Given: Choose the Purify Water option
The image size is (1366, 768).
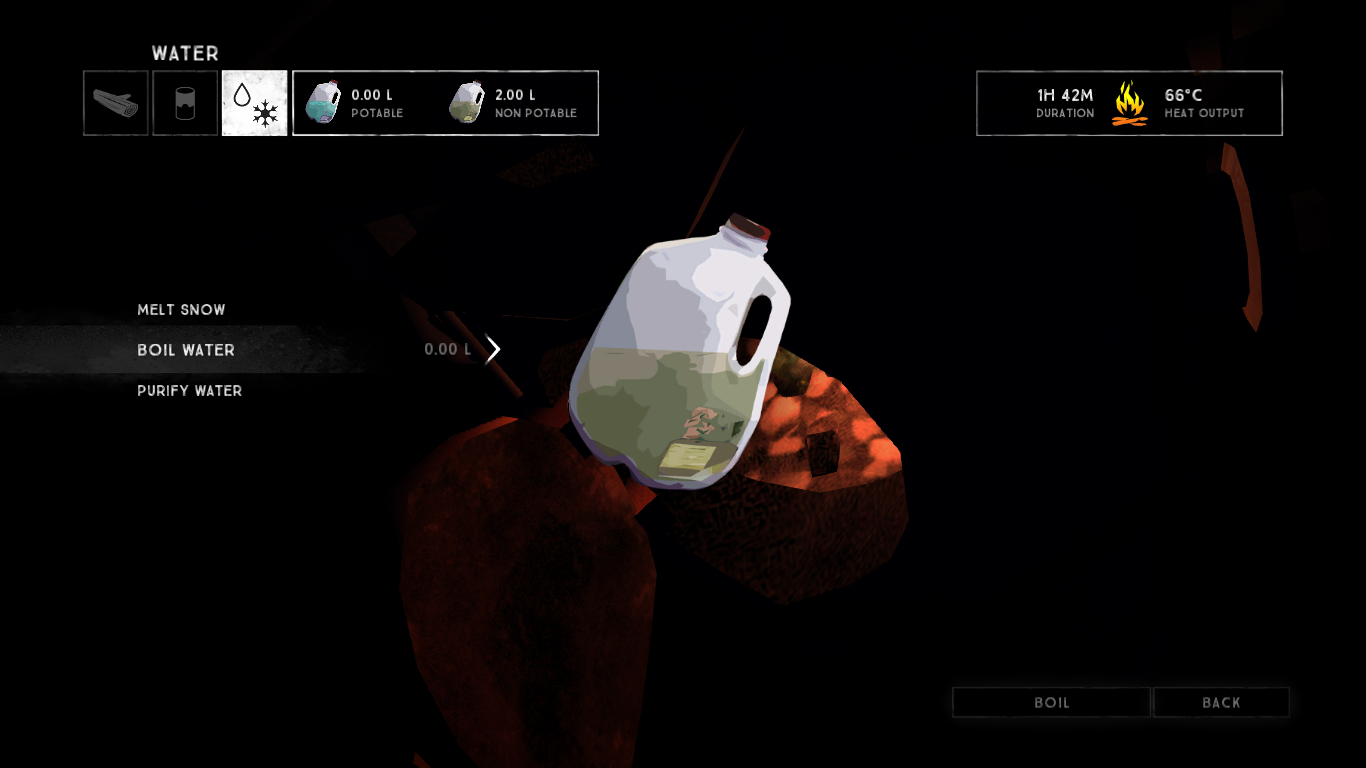Looking at the screenshot, I should coord(189,391).
